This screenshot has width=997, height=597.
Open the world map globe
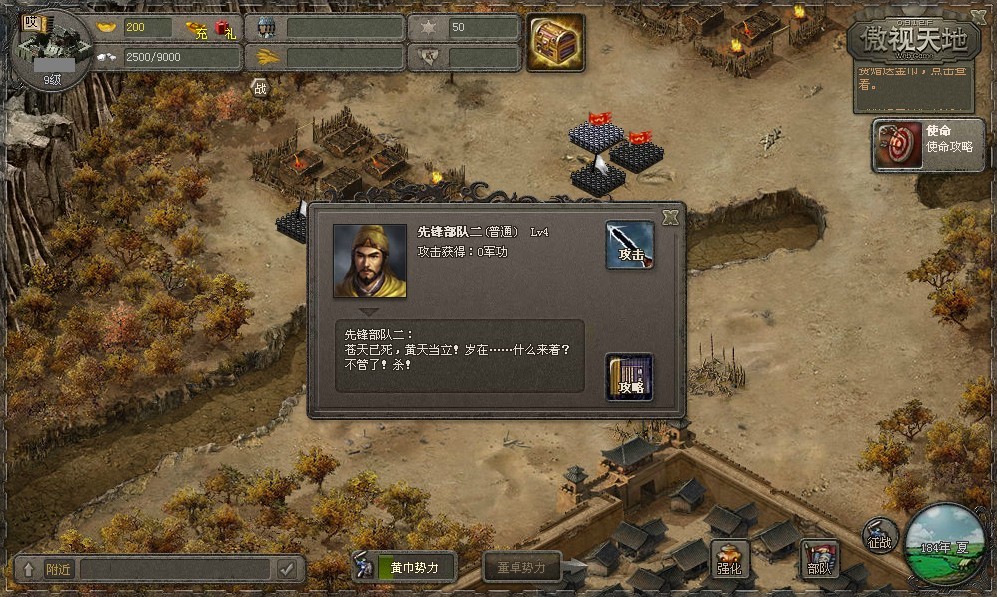click(945, 545)
